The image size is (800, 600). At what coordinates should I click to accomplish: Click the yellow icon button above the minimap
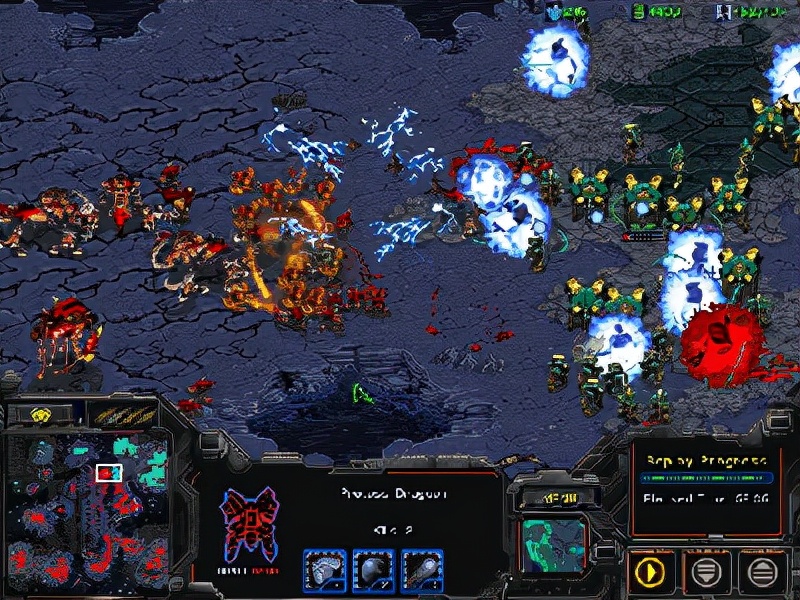(41, 414)
